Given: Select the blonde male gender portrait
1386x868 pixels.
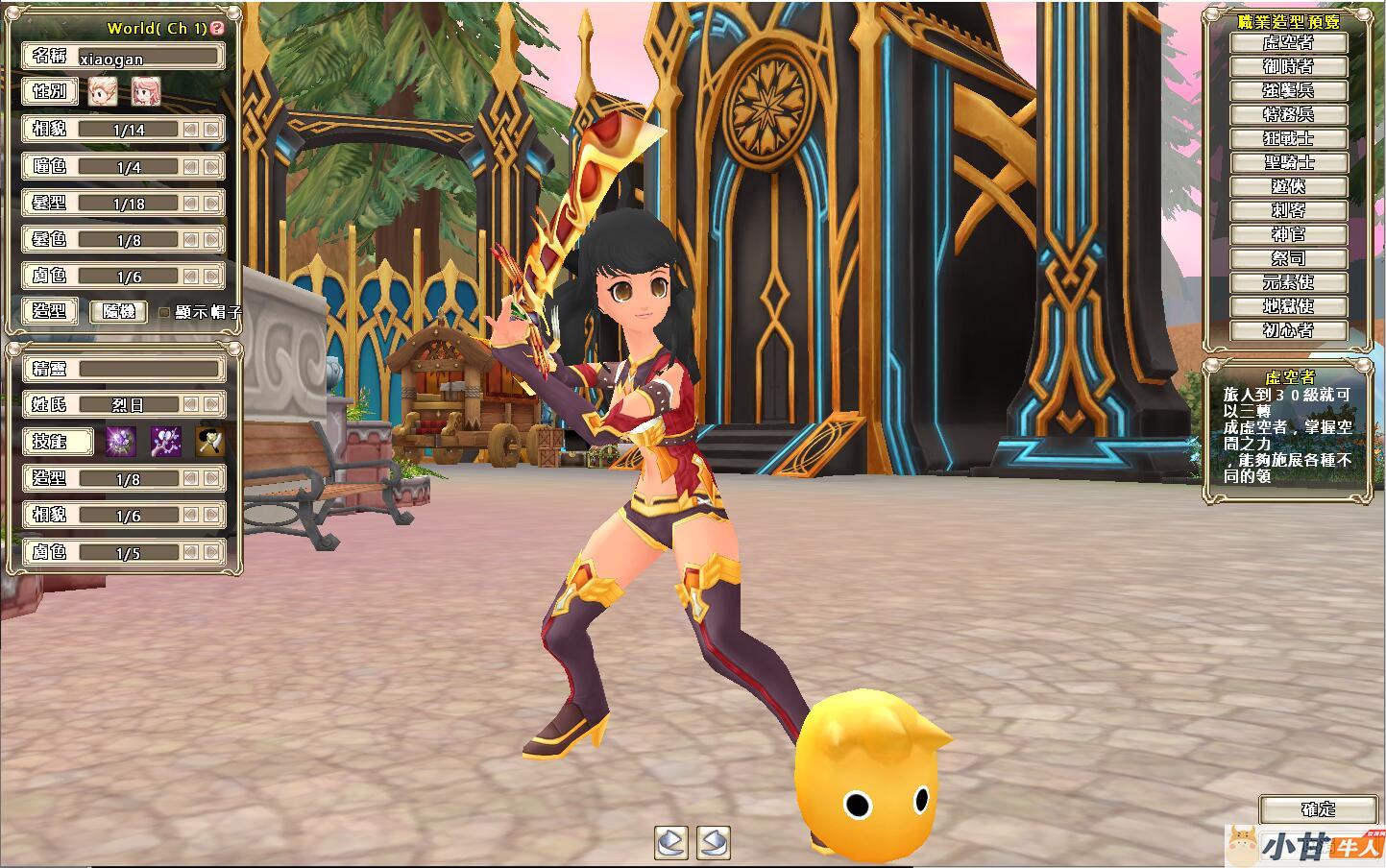Looking at the screenshot, I should 102,92.
